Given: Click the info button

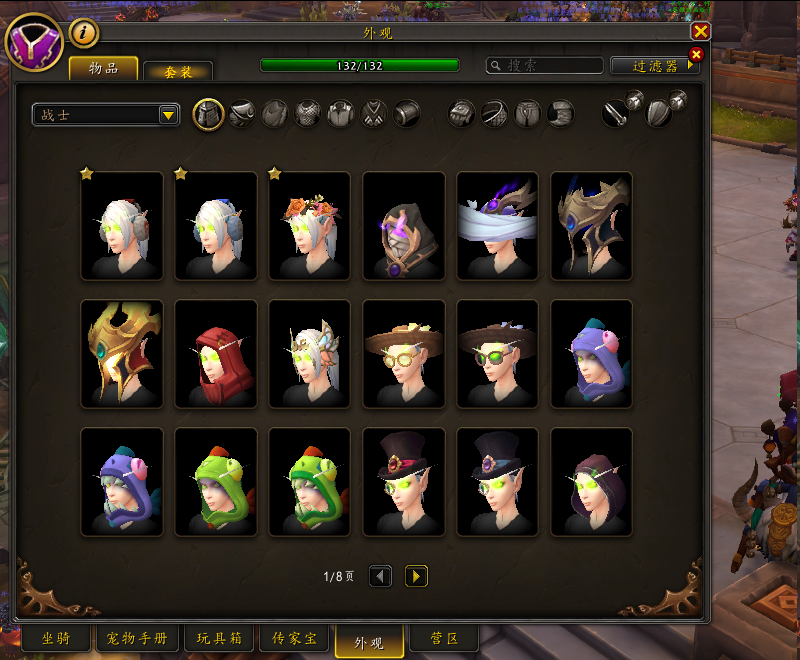Looking at the screenshot, I should pos(84,33).
